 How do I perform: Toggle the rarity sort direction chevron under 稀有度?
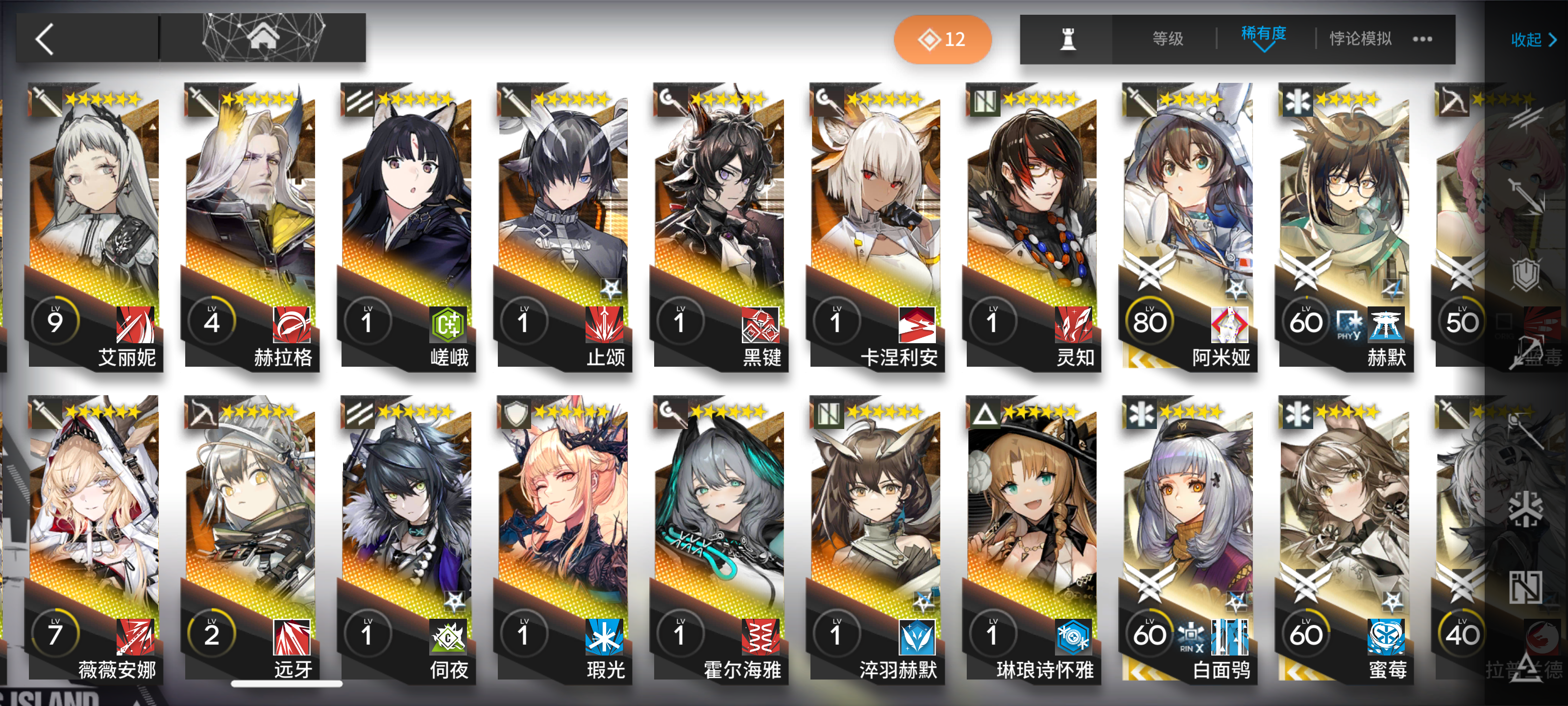click(1264, 48)
